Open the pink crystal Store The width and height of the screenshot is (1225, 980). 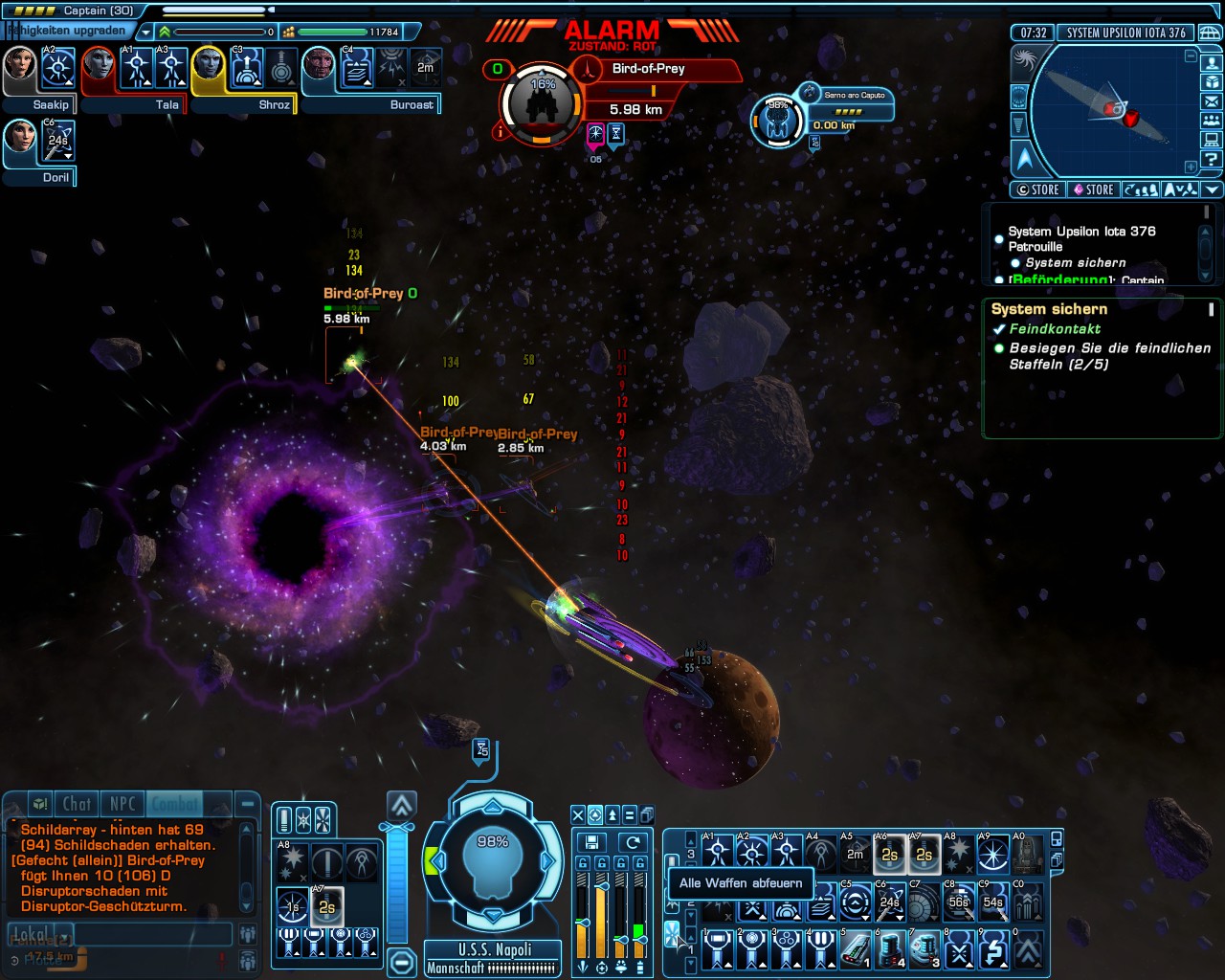point(1093,189)
